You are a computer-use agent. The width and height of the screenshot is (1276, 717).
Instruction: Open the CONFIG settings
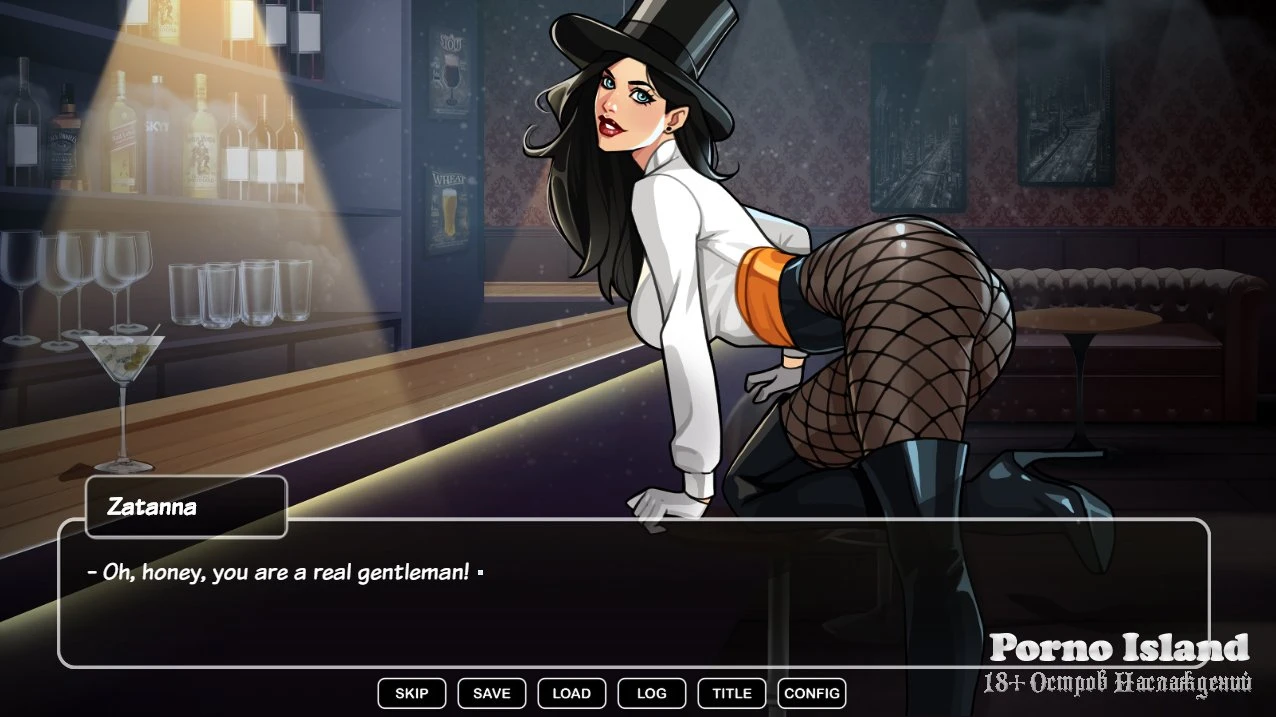pos(811,693)
